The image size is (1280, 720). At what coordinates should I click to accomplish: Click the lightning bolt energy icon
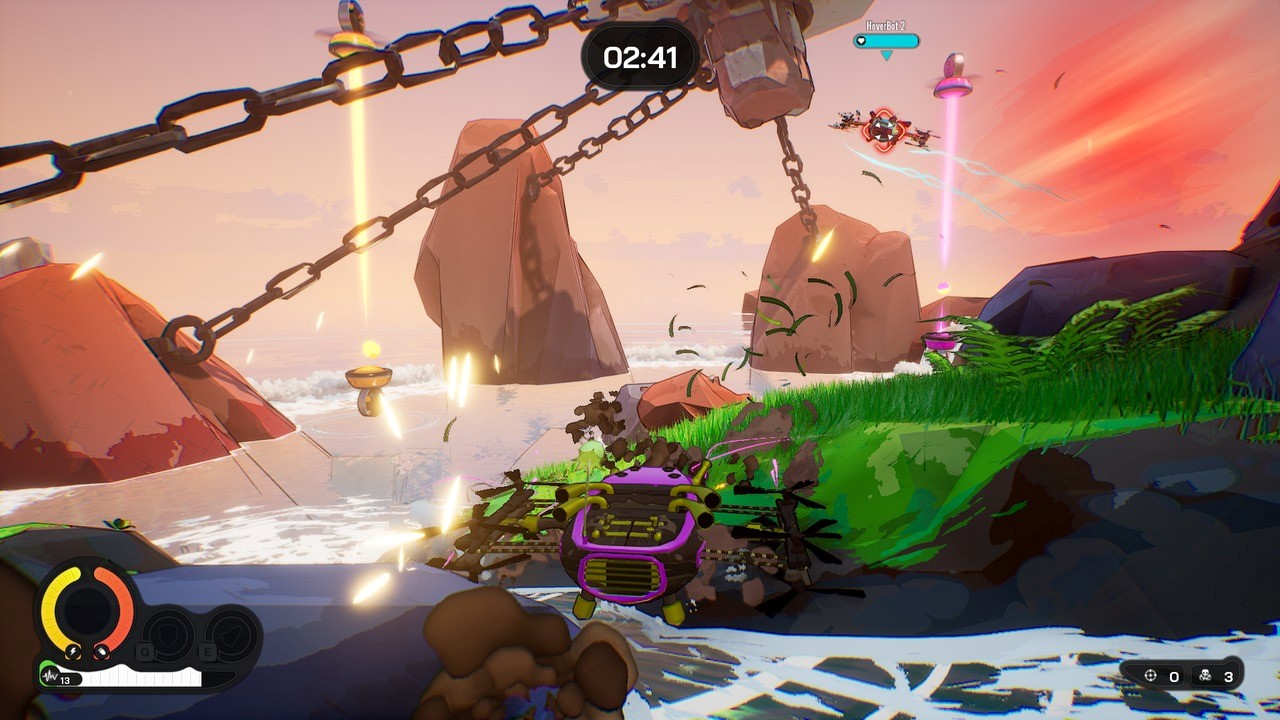[73, 652]
